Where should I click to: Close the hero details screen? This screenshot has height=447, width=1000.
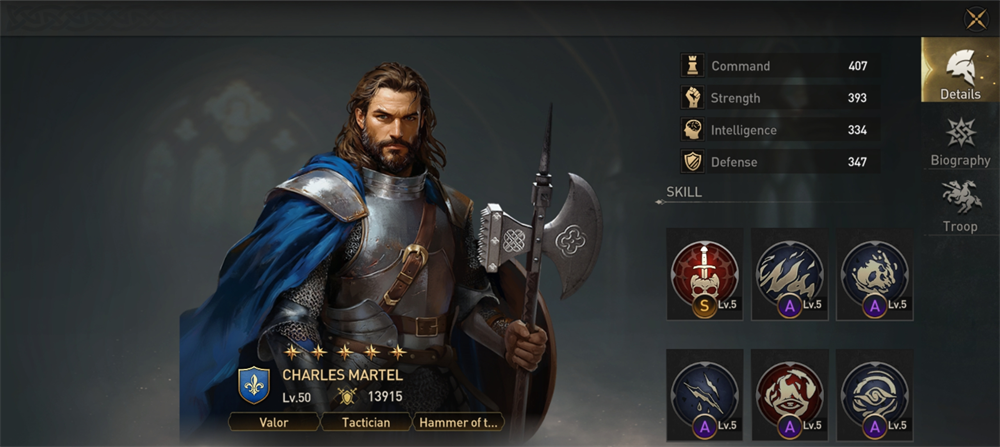(x=975, y=19)
